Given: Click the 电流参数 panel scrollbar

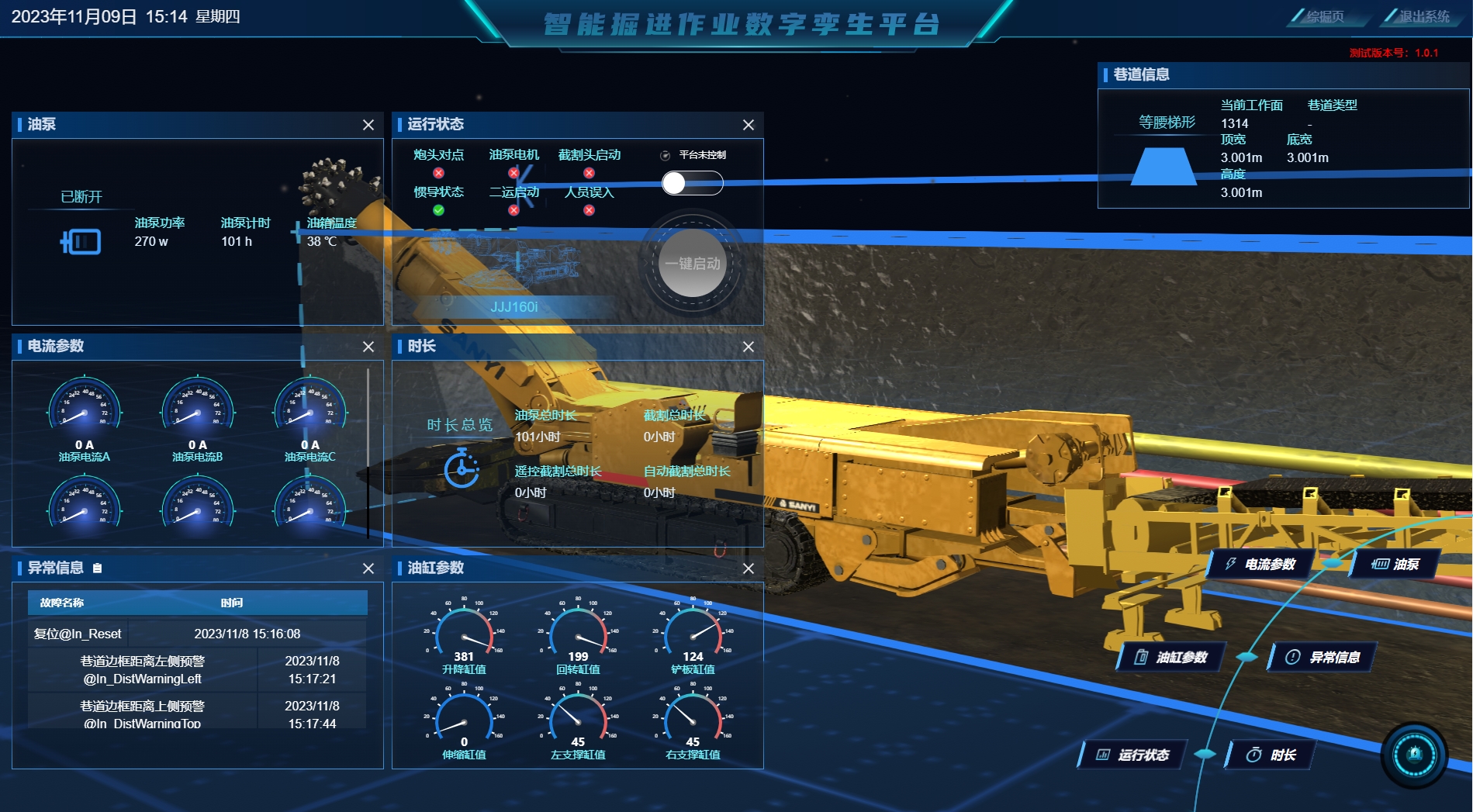Looking at the screenshot, I should [x=368, y=450].
